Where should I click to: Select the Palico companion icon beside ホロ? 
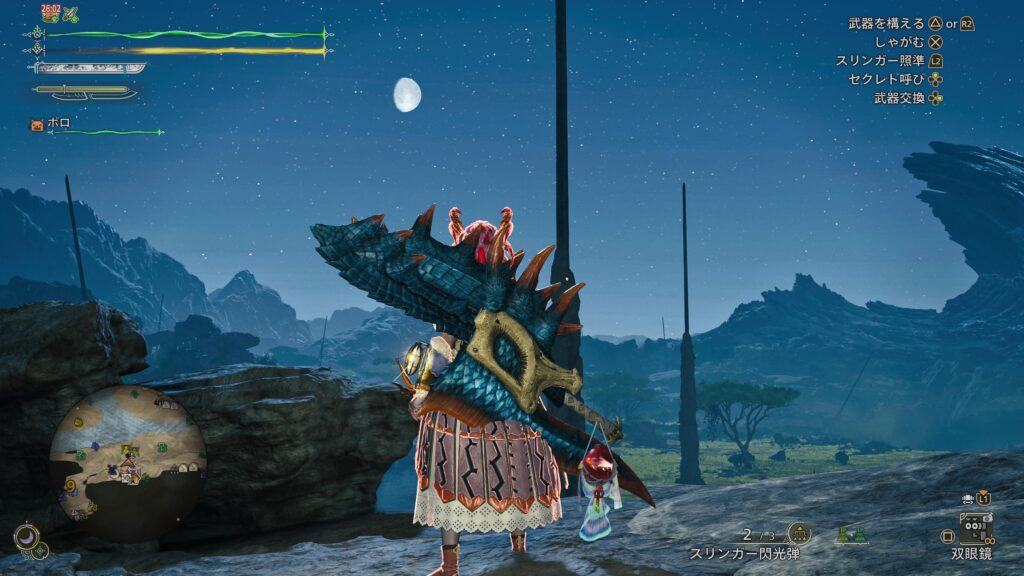coord(38,125)
